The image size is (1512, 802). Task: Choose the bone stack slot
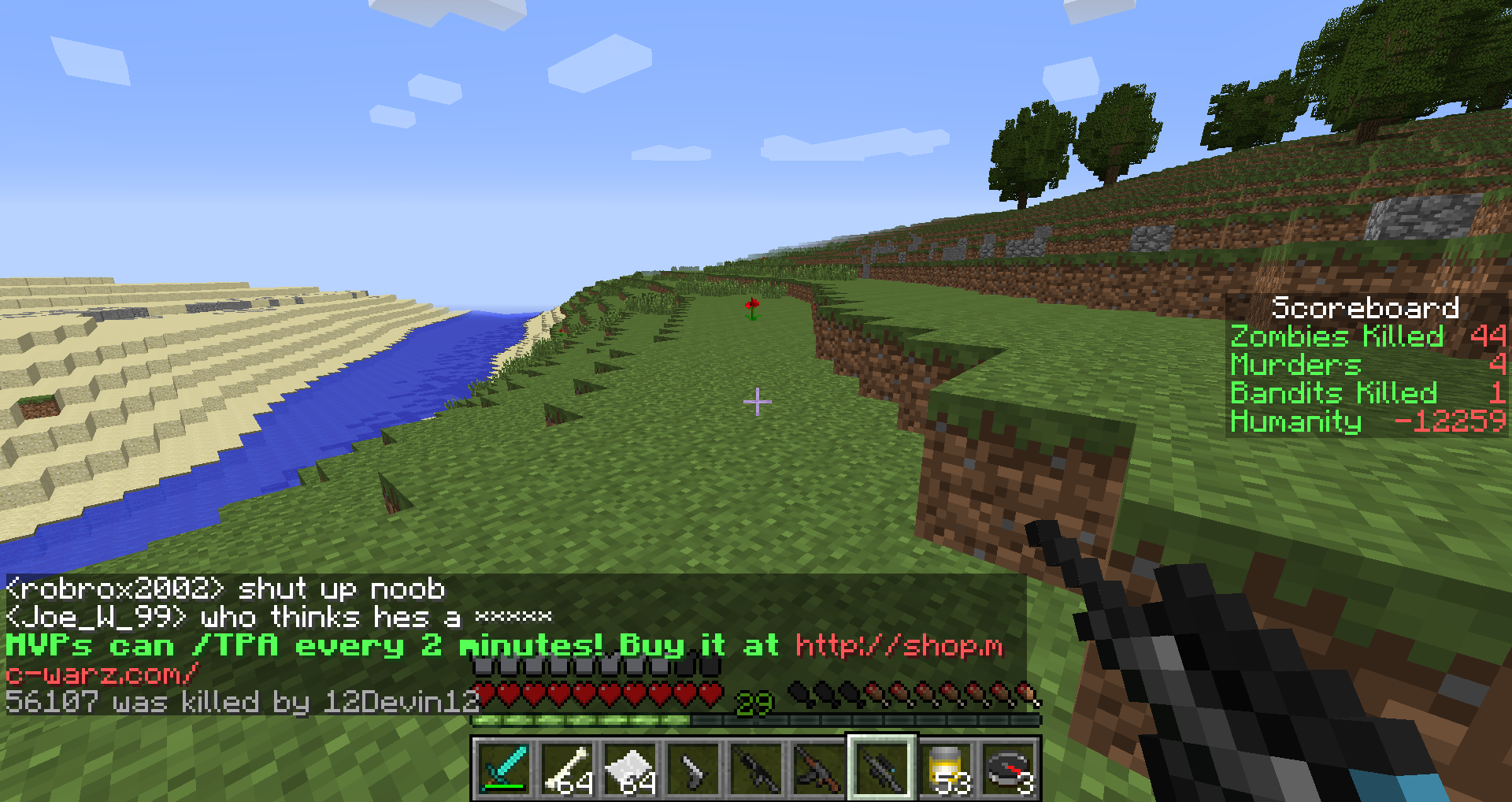click(x=567, y=768)
